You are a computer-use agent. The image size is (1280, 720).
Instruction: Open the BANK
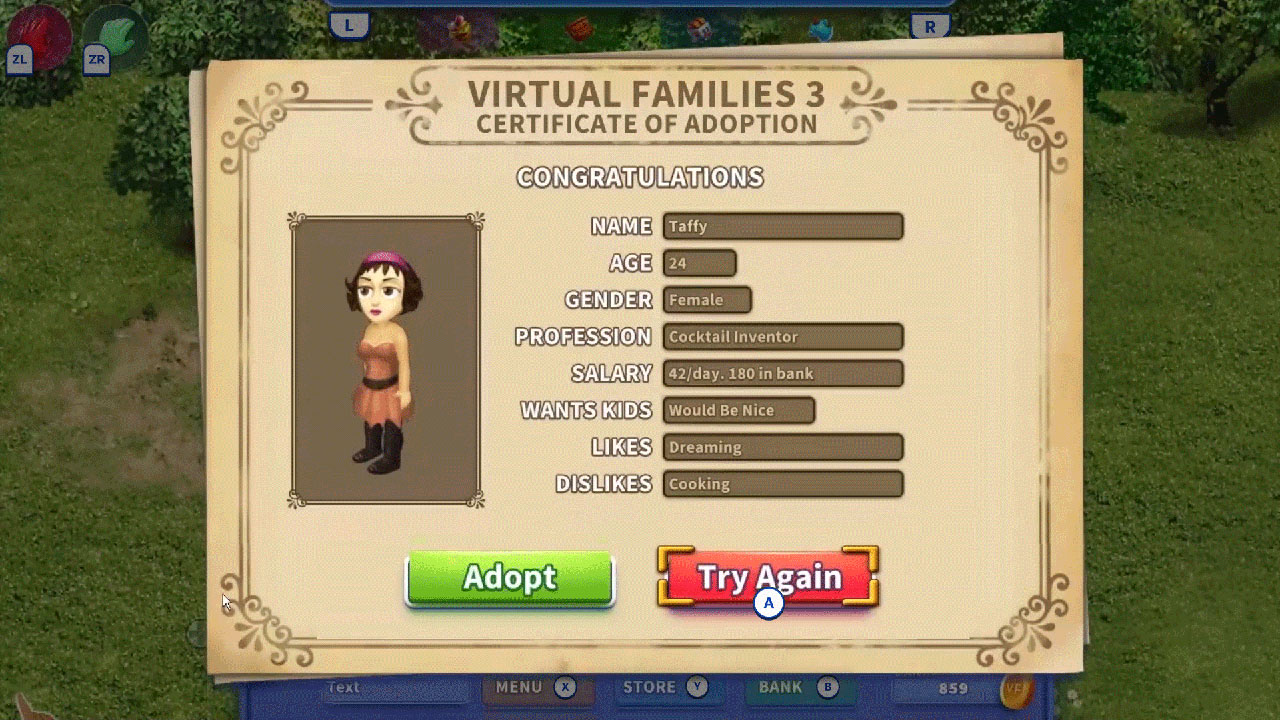[x=779, y=687]
